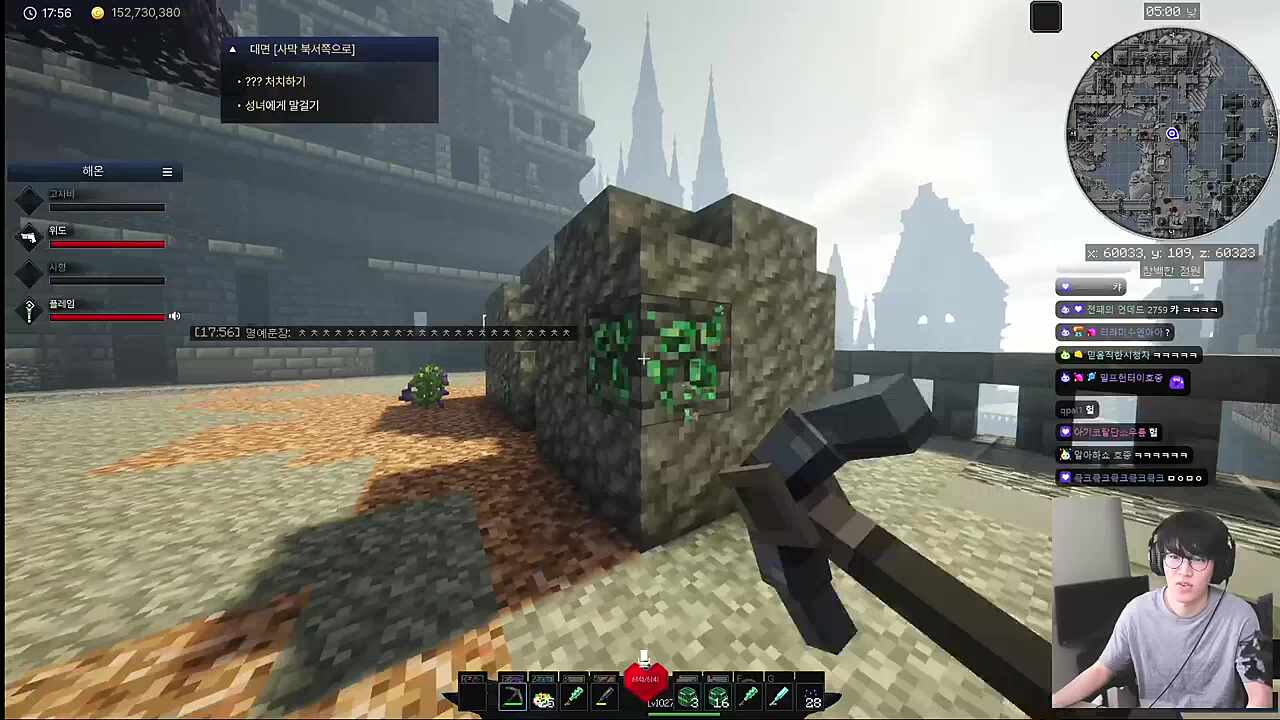Click the gold coin currency icon
Image resolution: width=1280 pixels, height=720 pixels.
[97, 13]
